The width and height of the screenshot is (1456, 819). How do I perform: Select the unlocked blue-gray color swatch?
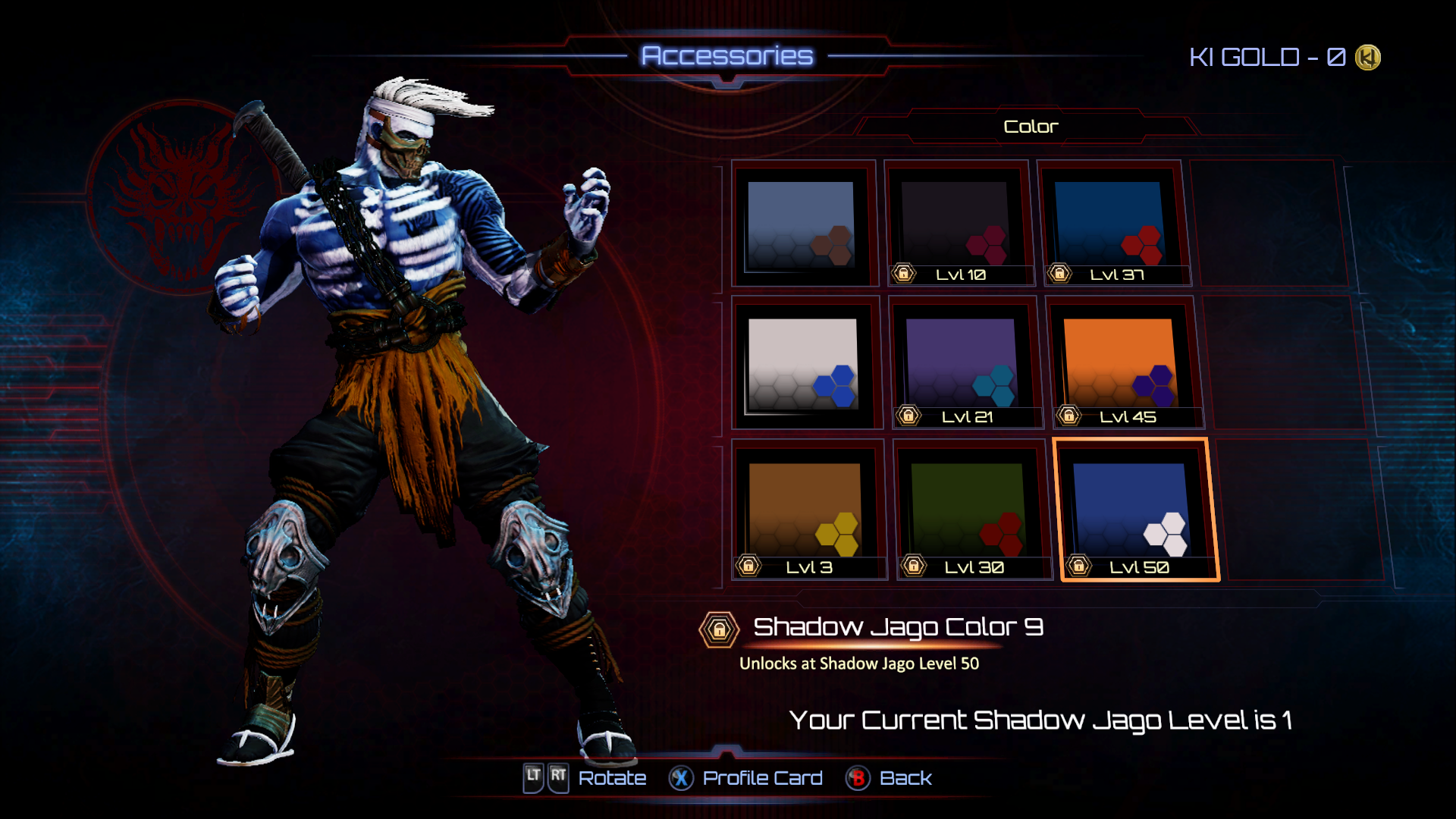802,224
